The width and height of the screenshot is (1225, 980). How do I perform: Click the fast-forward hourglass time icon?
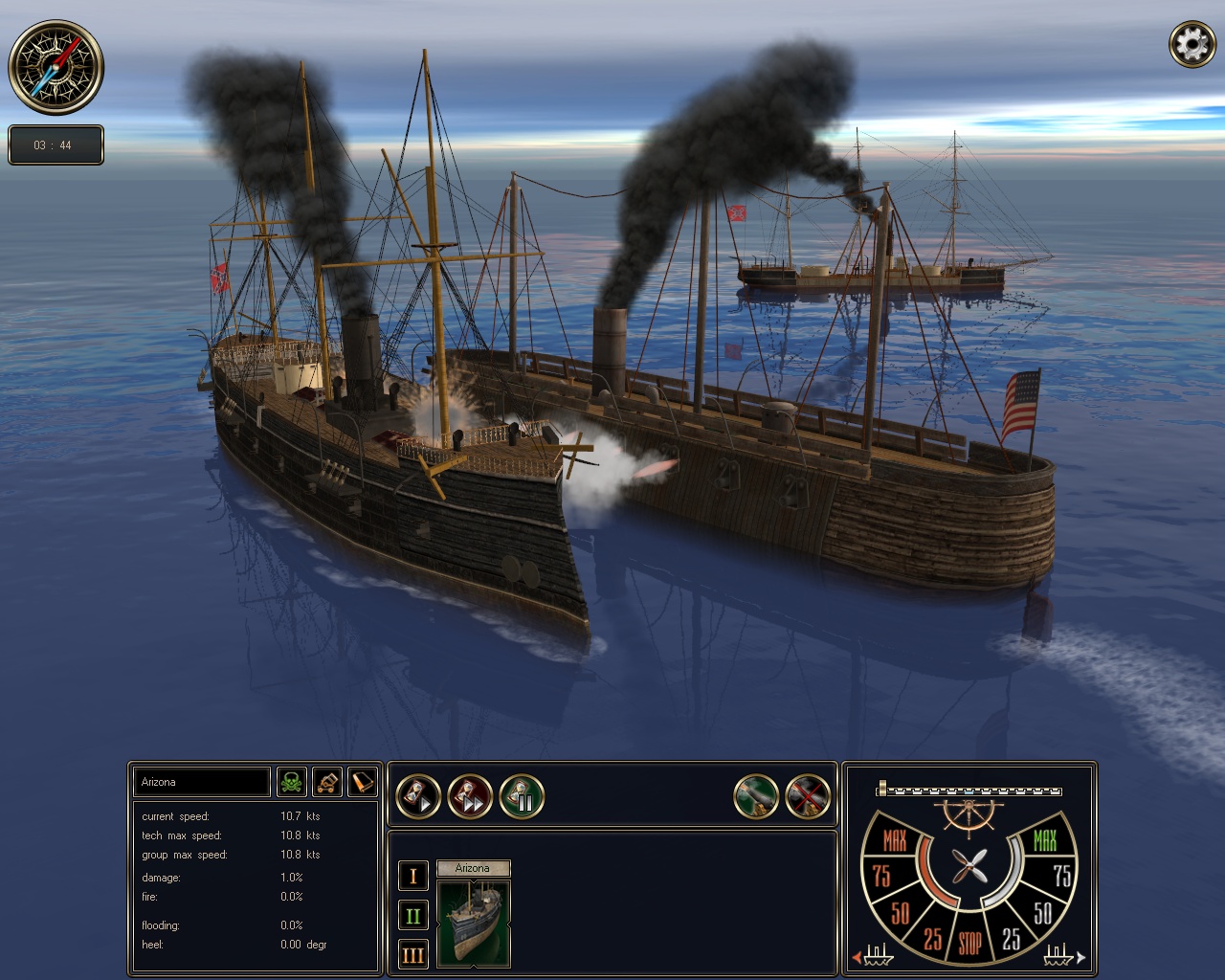(469, 795)
